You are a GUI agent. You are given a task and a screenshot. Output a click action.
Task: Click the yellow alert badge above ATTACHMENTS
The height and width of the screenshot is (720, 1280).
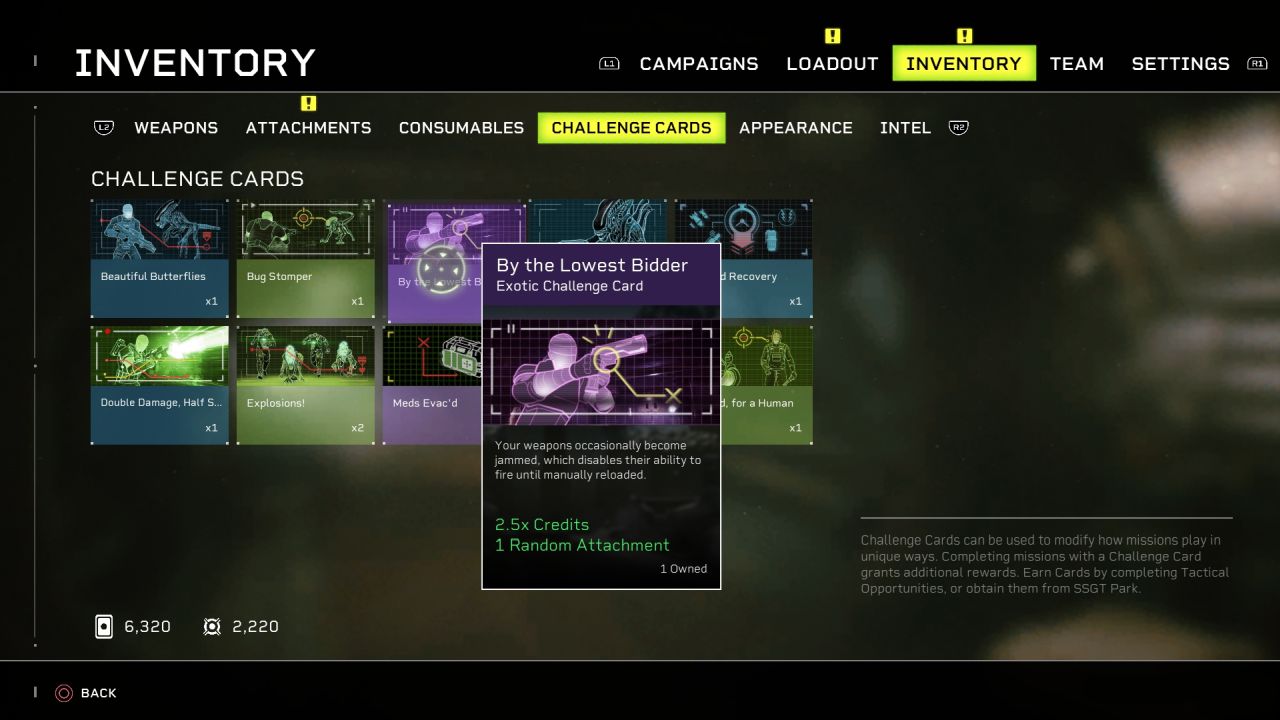tap(309, 102)
